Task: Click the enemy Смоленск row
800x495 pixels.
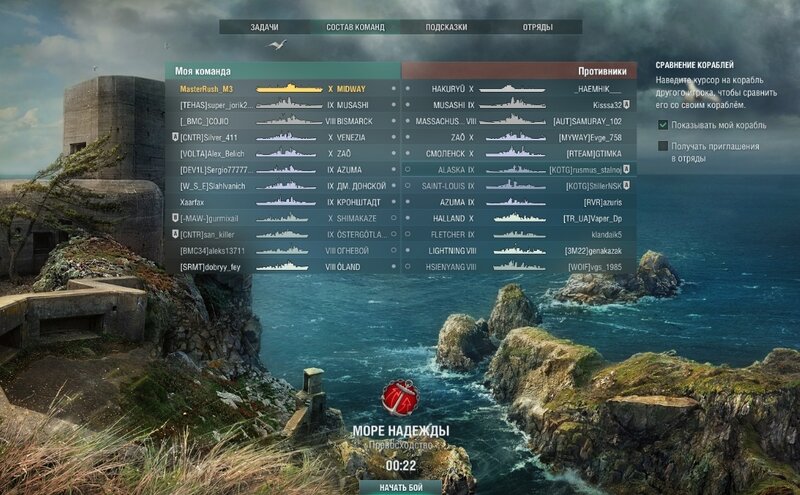Action: pyautogui.click(x=519, y=153)
